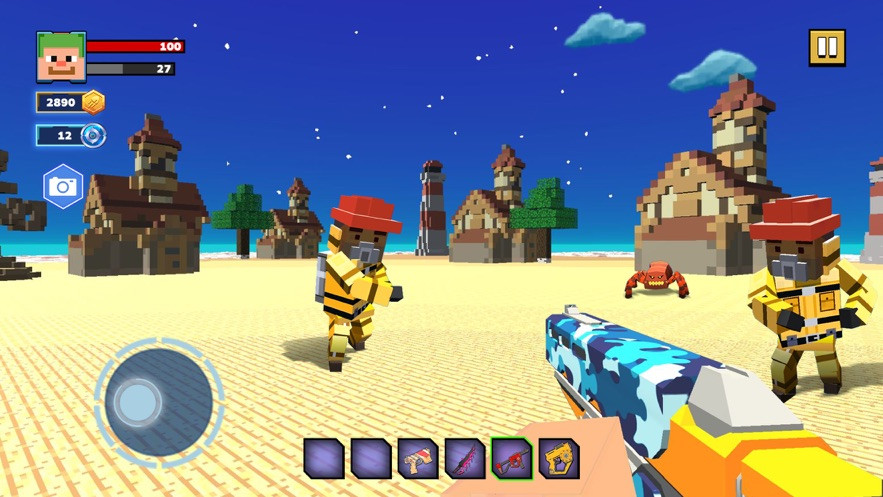
Task: Tap the camera screenshot icon
Action: (63, 187)
